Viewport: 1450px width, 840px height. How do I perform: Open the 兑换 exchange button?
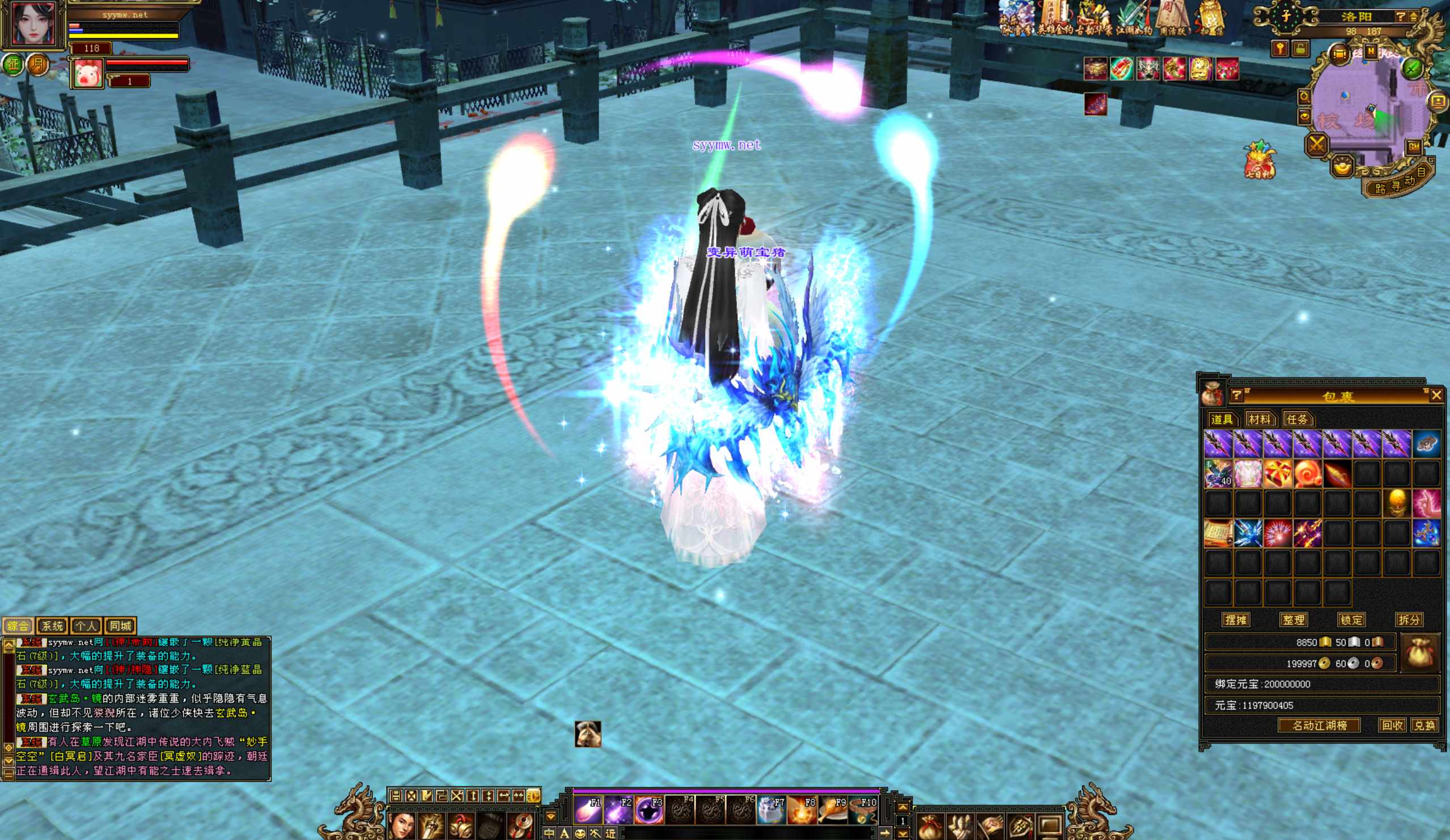click(x=1424, y=725)
